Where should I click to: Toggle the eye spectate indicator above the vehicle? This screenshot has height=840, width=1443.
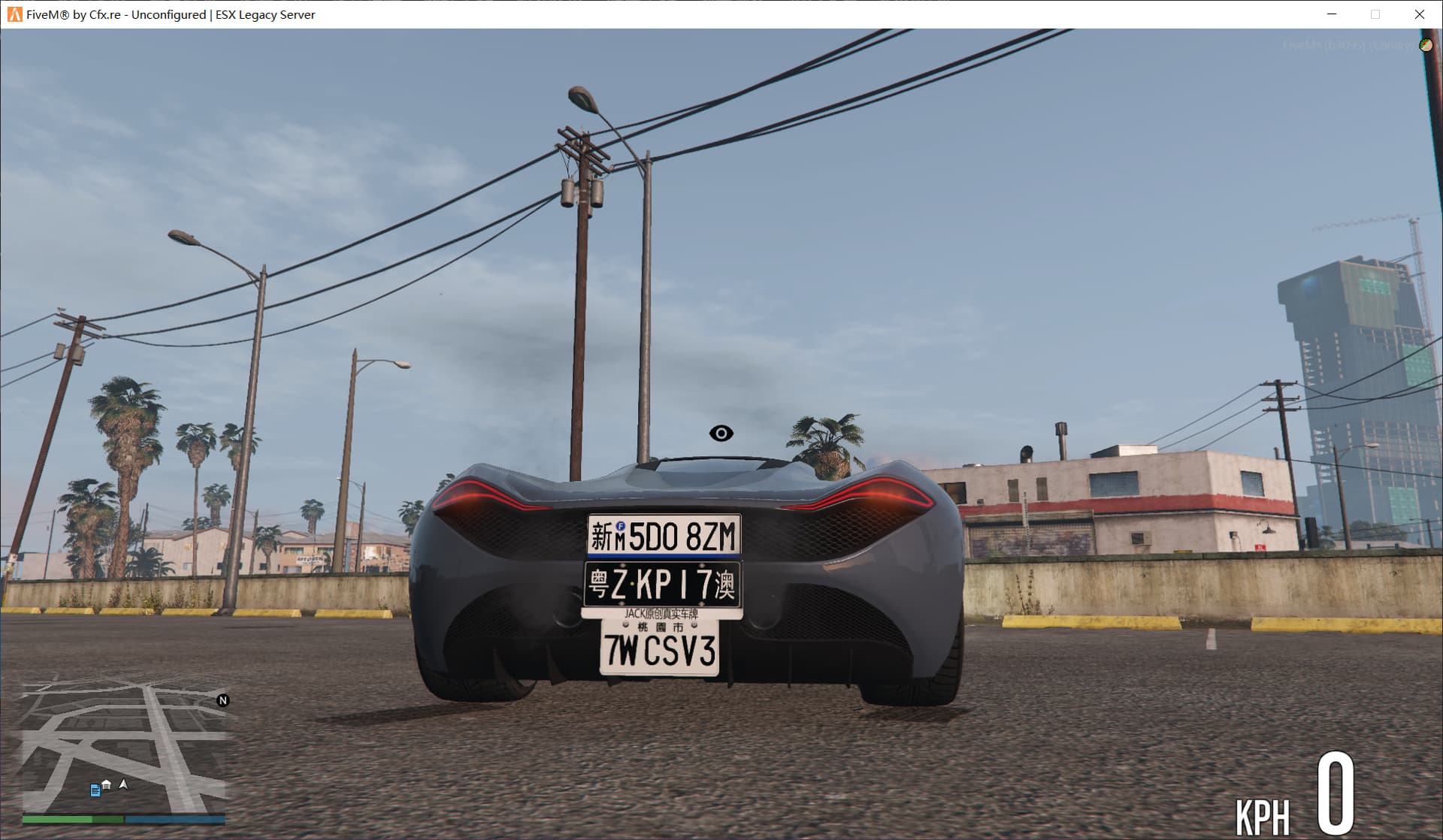[x=720, y=433]
